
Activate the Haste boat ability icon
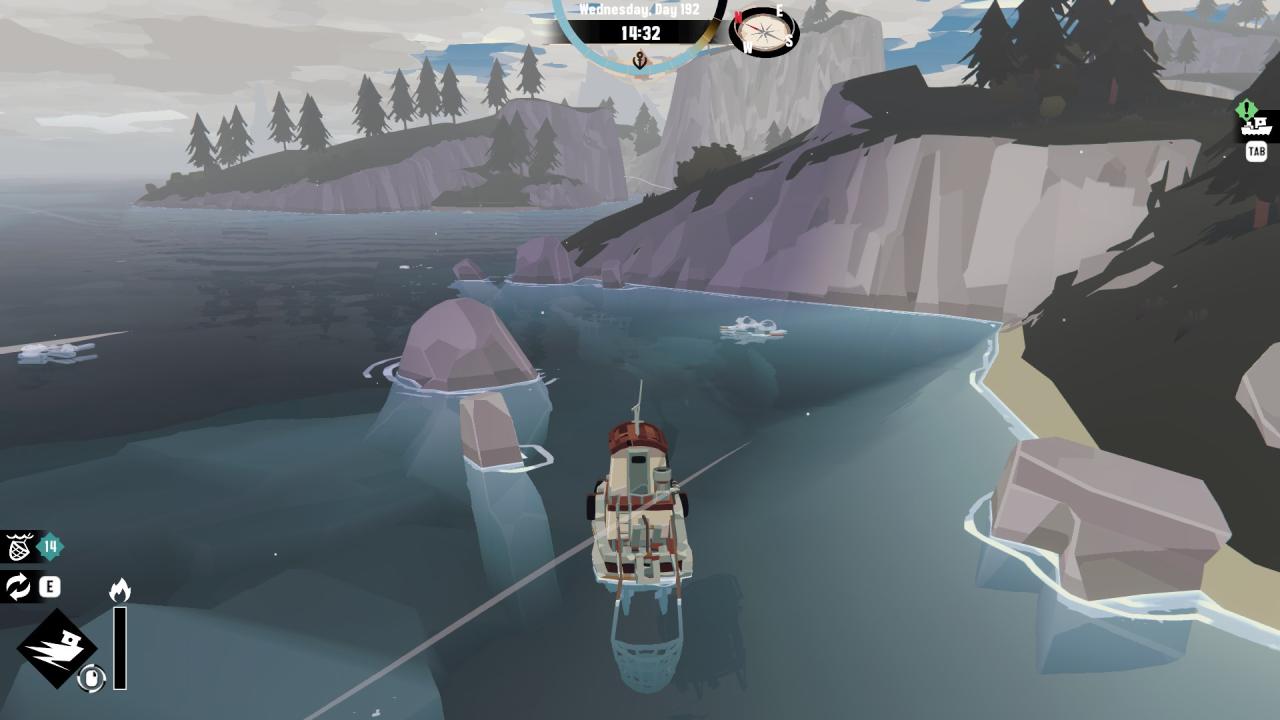[x=56, y=648]
